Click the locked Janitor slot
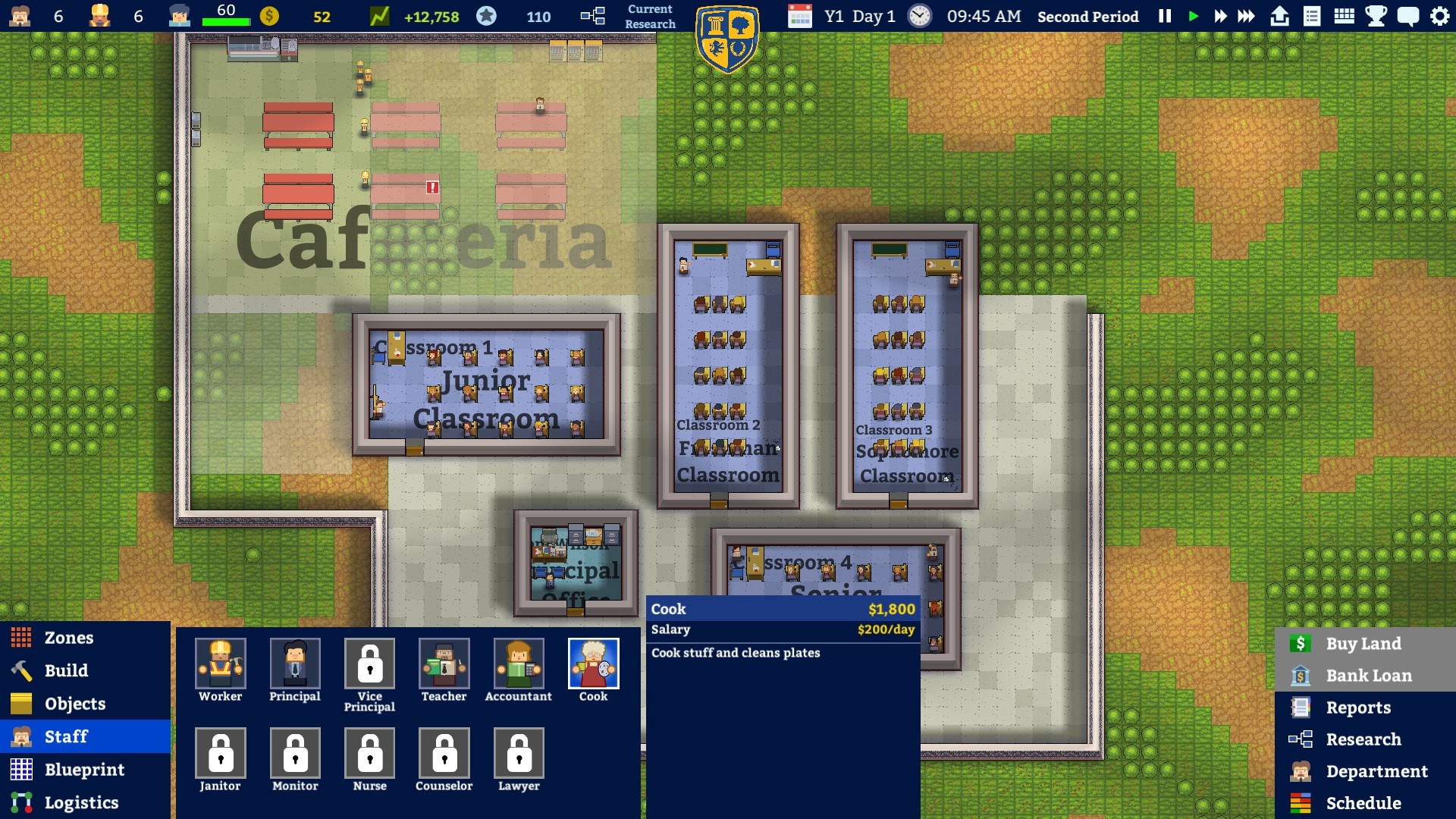1456x819 pixels. (x=220, y=753)
